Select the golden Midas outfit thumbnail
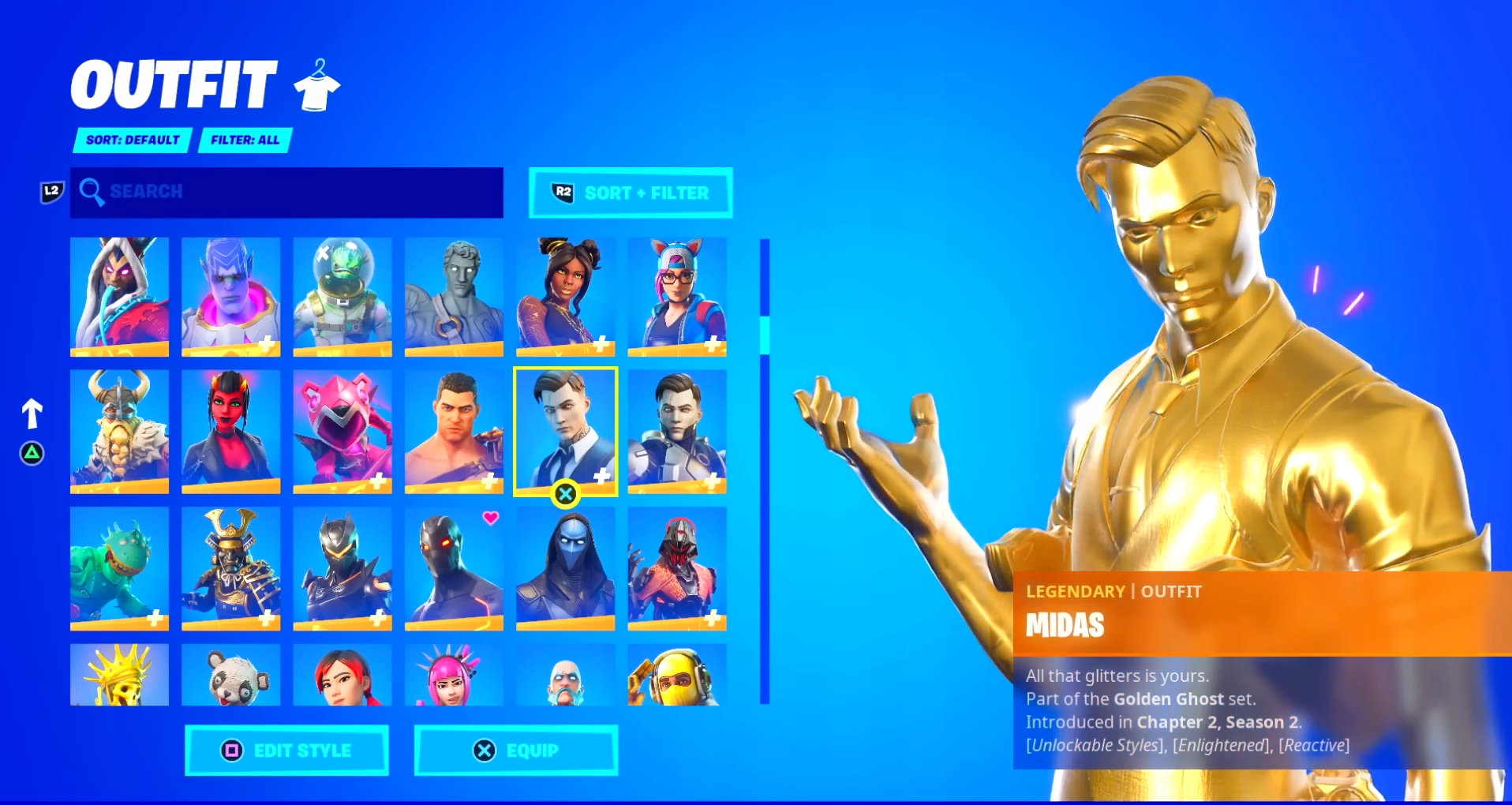The width and height of the screenshot is (1512, 805). click(x=566, y=431)
